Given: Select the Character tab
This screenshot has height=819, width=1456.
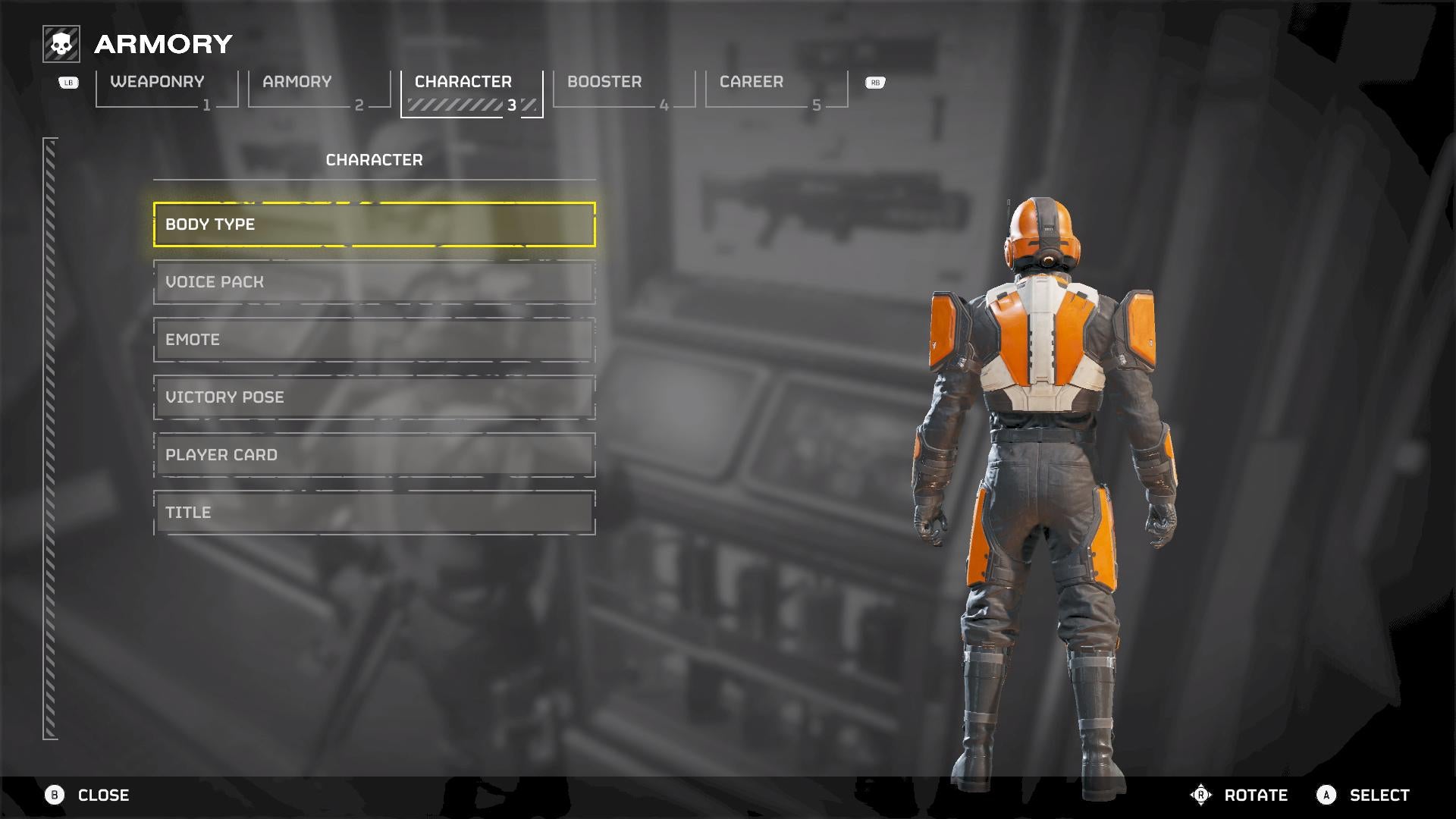Looking at the screenshot, I should coord(471,89).
